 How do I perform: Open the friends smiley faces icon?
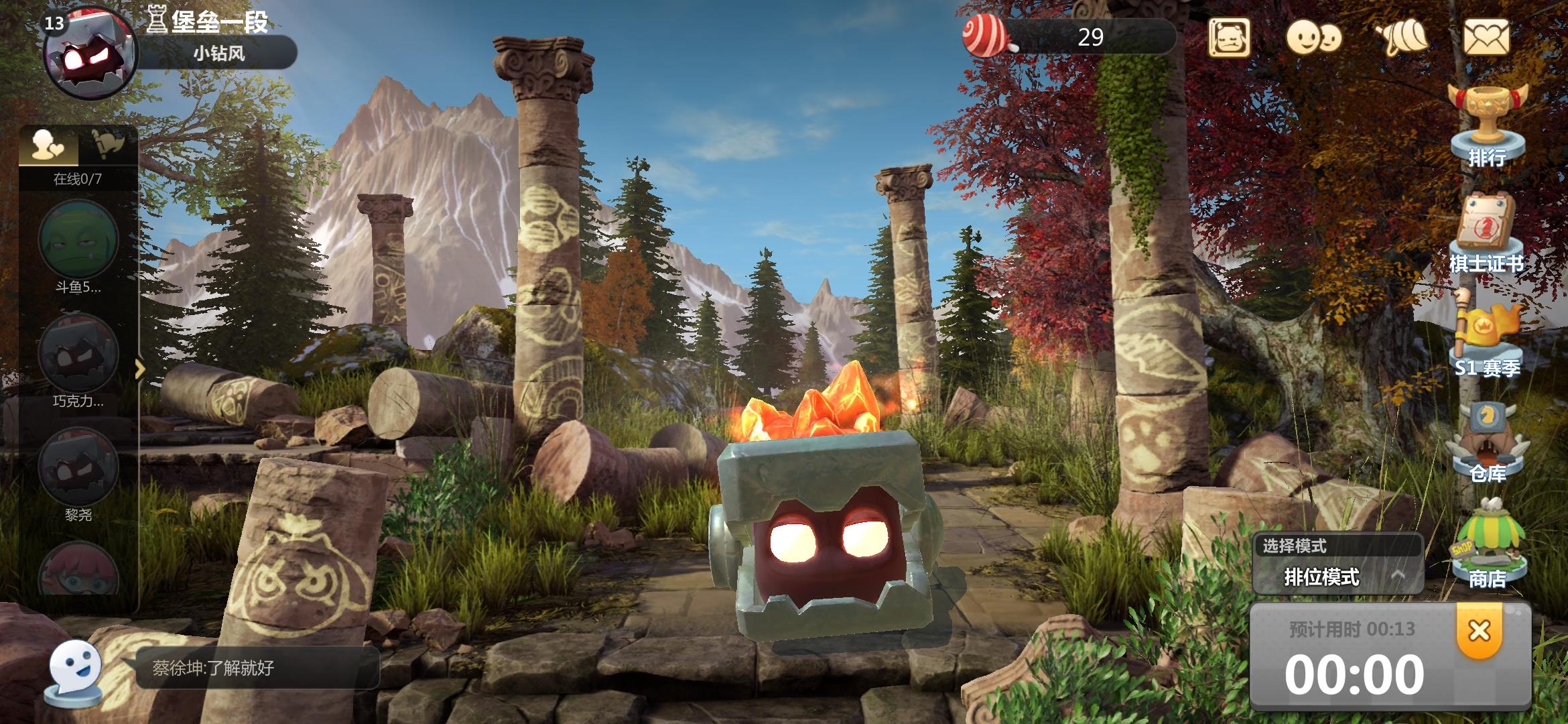point(1313,37)
